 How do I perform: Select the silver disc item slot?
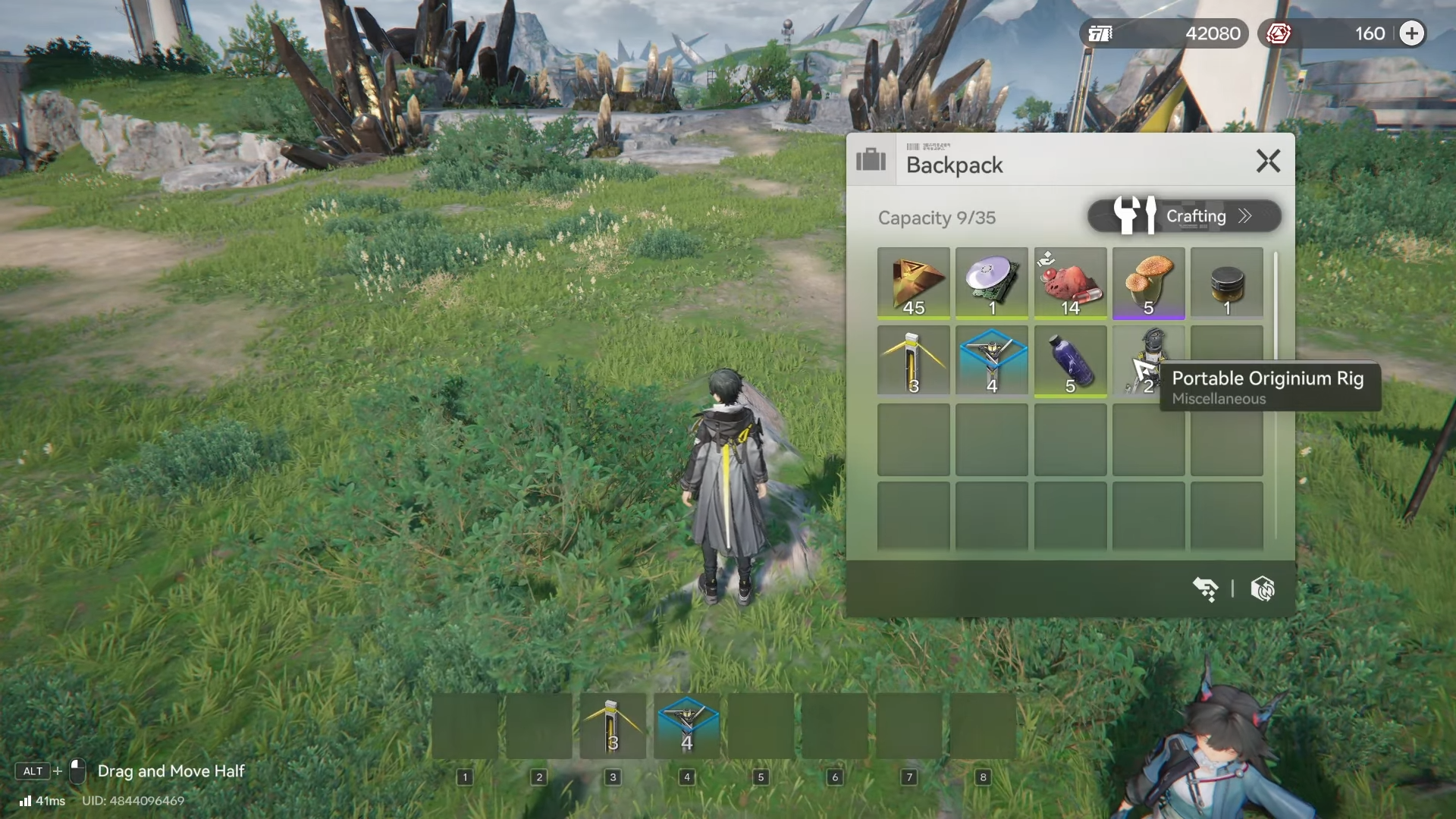pyautogui.click(x=992, y=283)
